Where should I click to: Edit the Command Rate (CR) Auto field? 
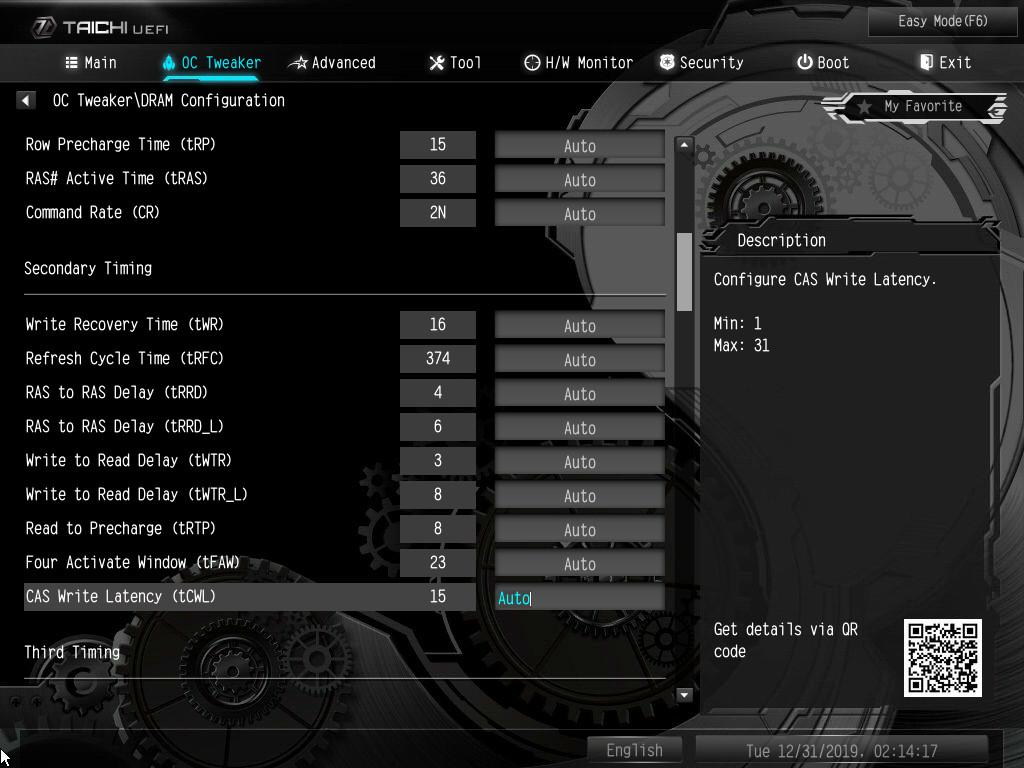pyautogui.click(x=579, y=214)
